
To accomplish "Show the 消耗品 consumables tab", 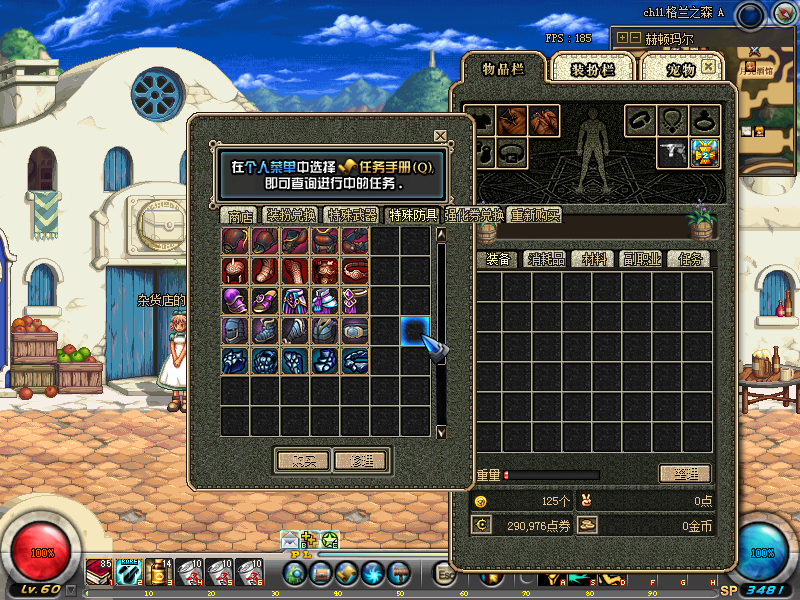I will pyautogui.click(x=546, y=259).
